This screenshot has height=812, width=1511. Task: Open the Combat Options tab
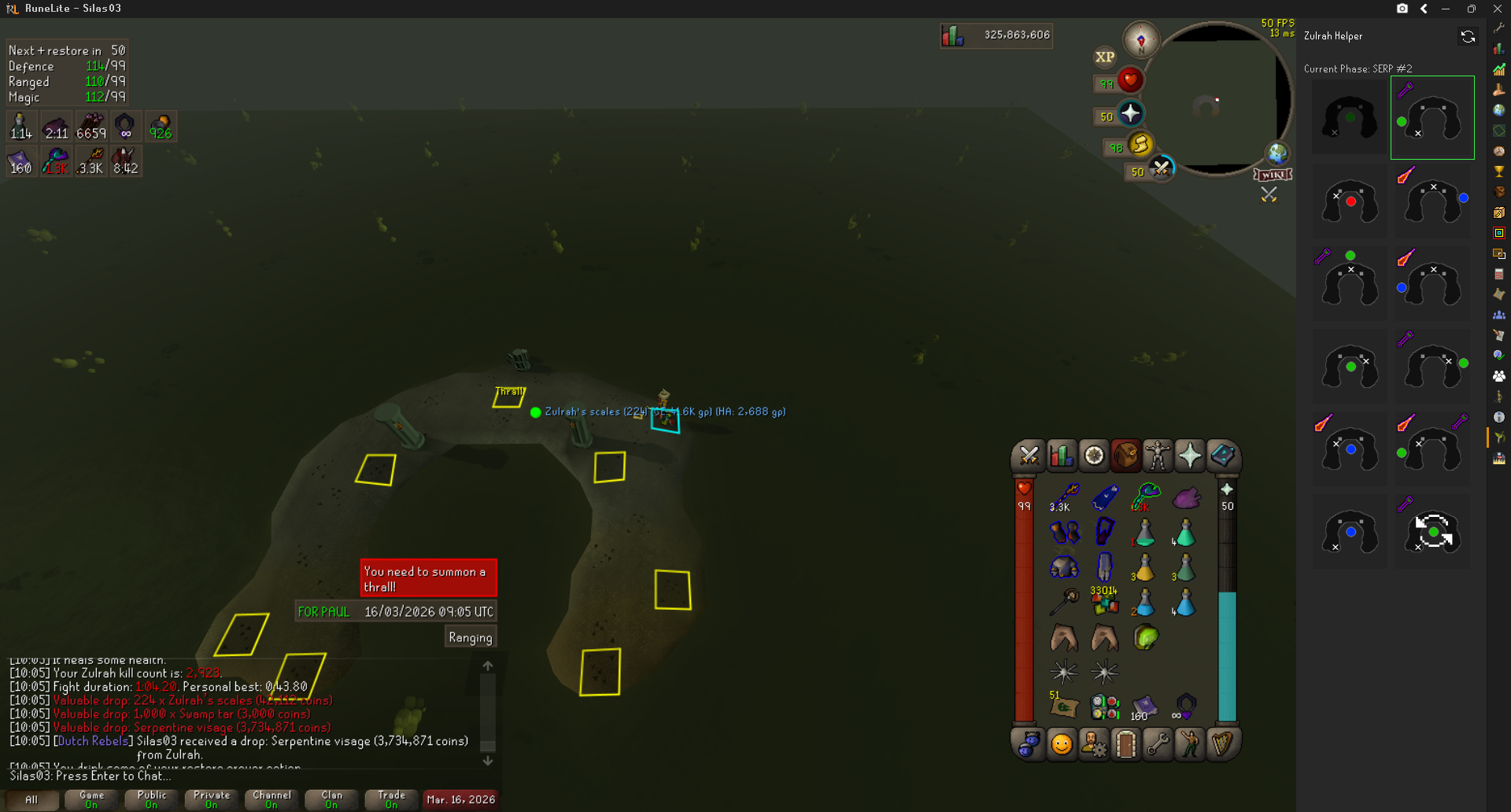coord(1029,456)
